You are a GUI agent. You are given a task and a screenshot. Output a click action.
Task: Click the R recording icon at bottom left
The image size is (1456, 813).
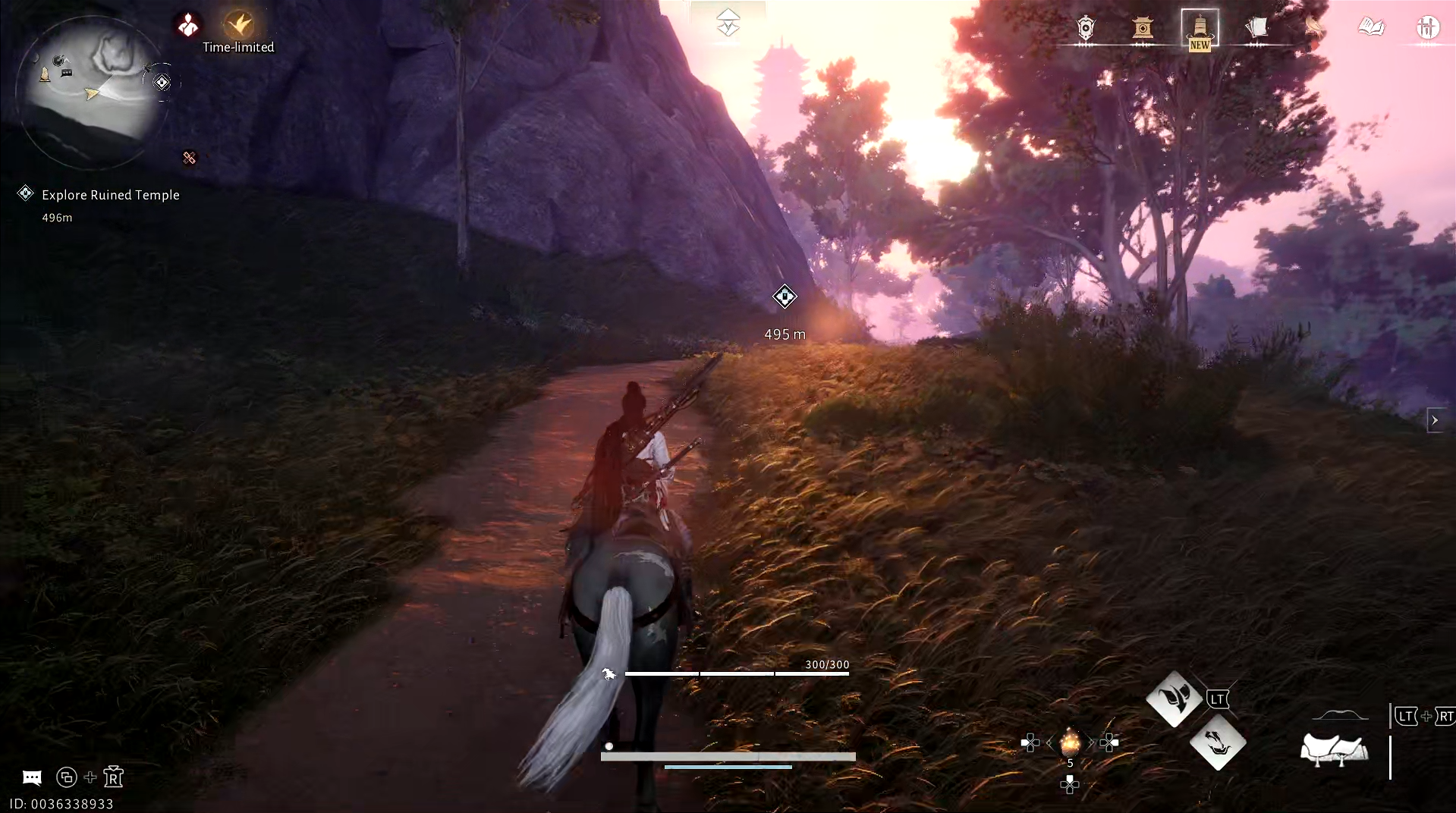click(112, 777)
